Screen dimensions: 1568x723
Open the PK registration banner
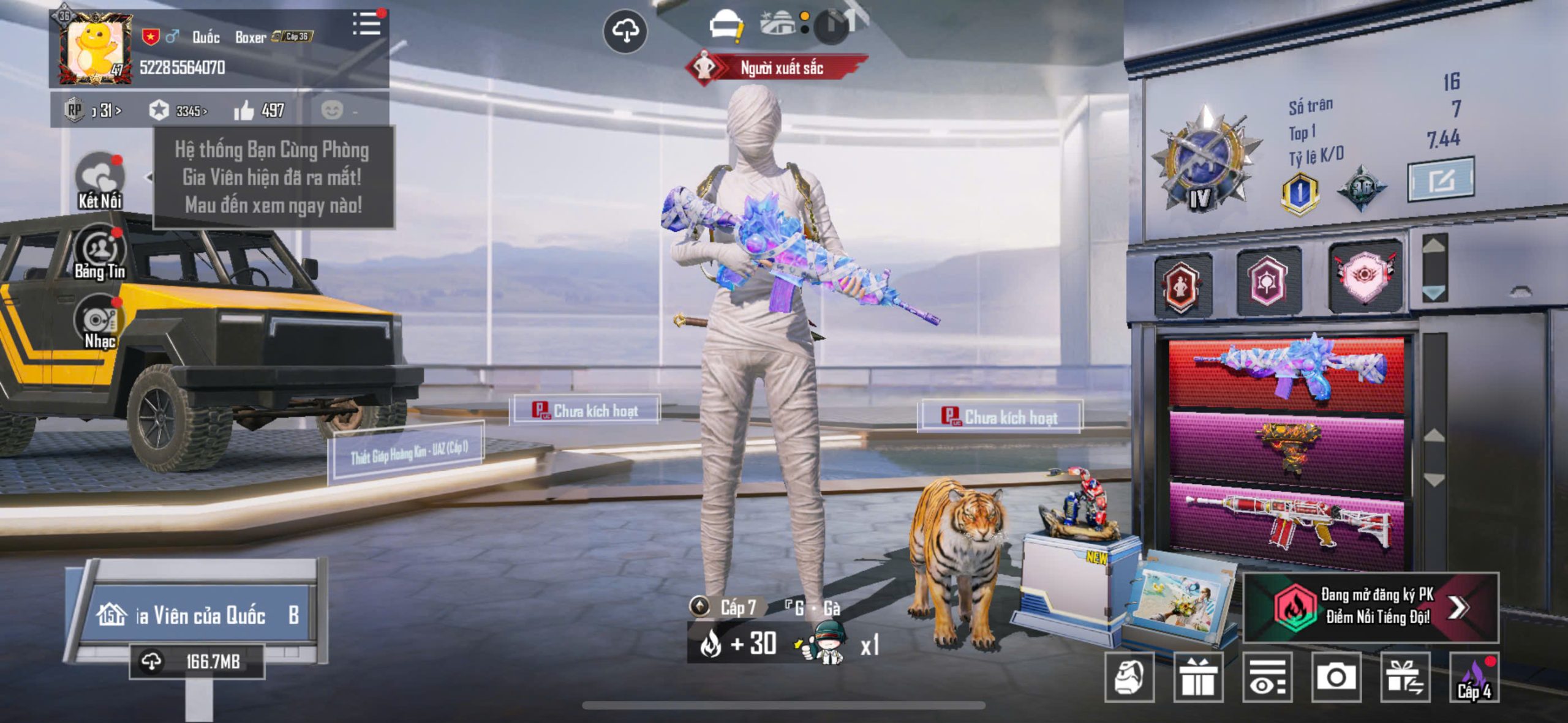(x=1371, y=607)
